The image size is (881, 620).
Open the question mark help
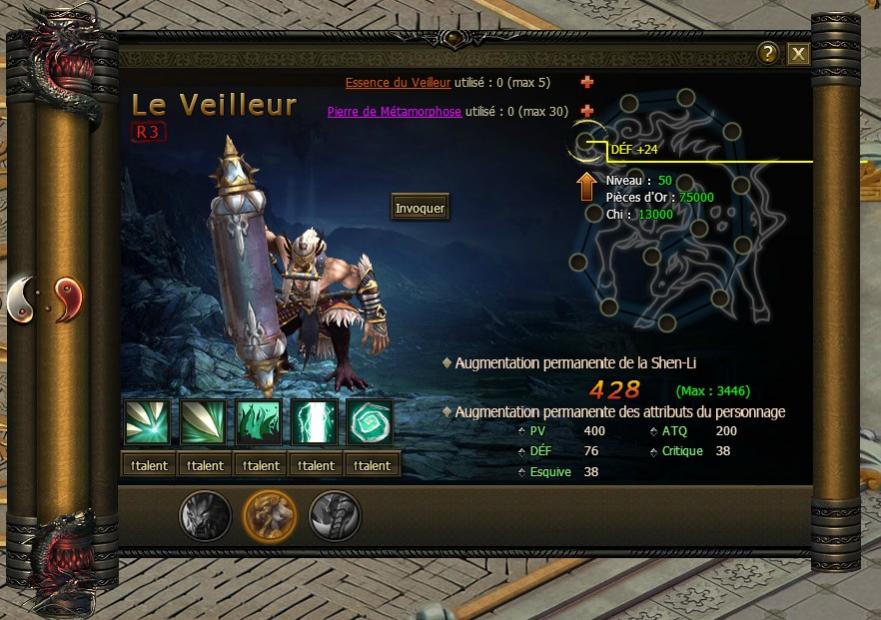tap(768, 54)
